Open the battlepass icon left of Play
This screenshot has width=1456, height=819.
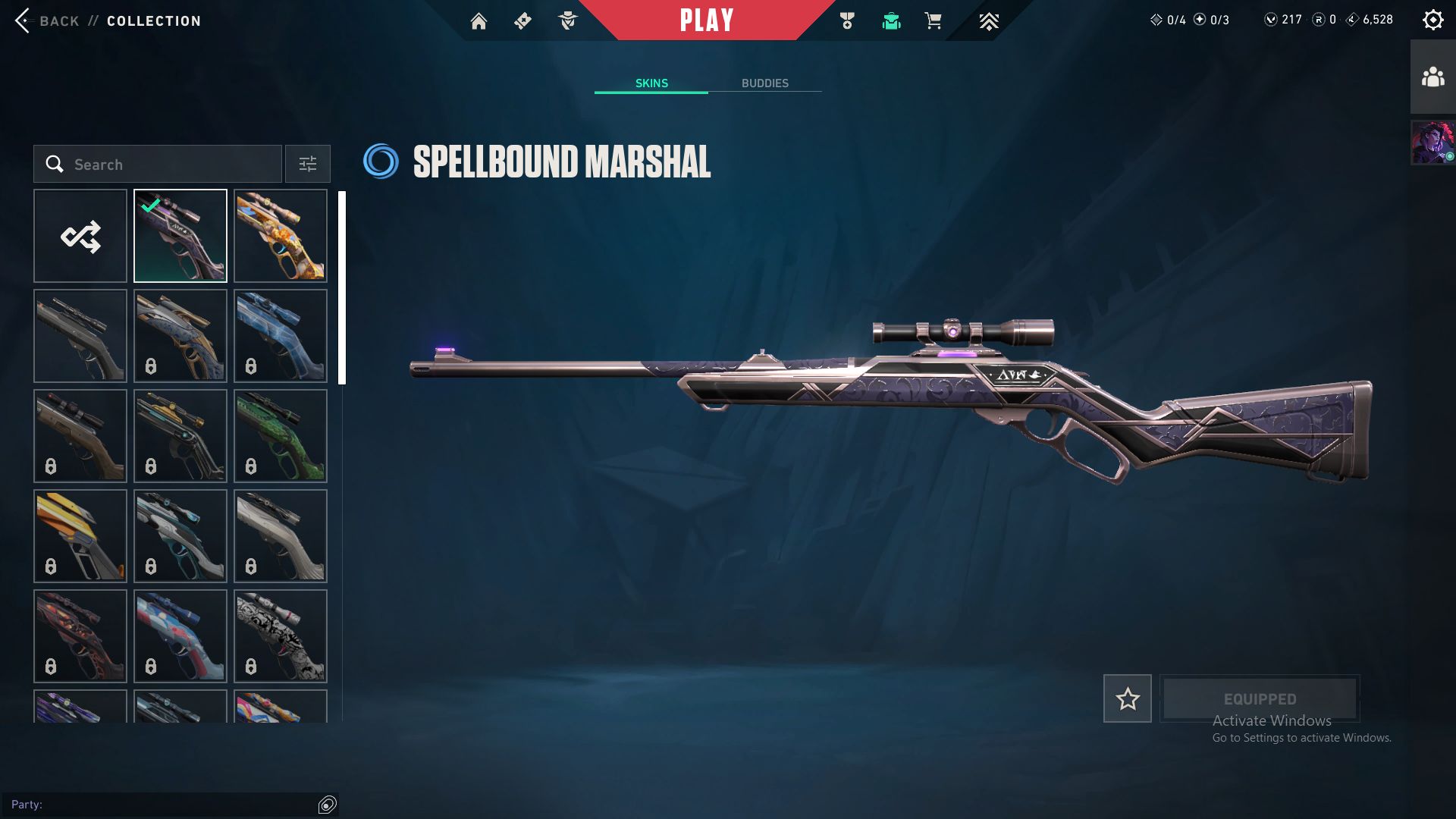522,21
